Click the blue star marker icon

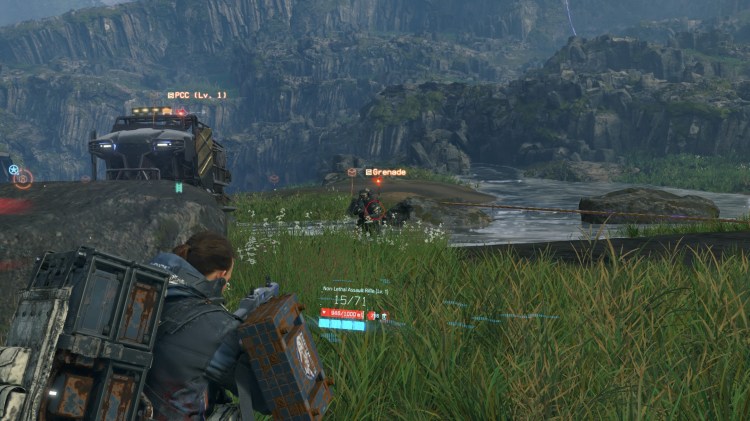coord(13,169)
